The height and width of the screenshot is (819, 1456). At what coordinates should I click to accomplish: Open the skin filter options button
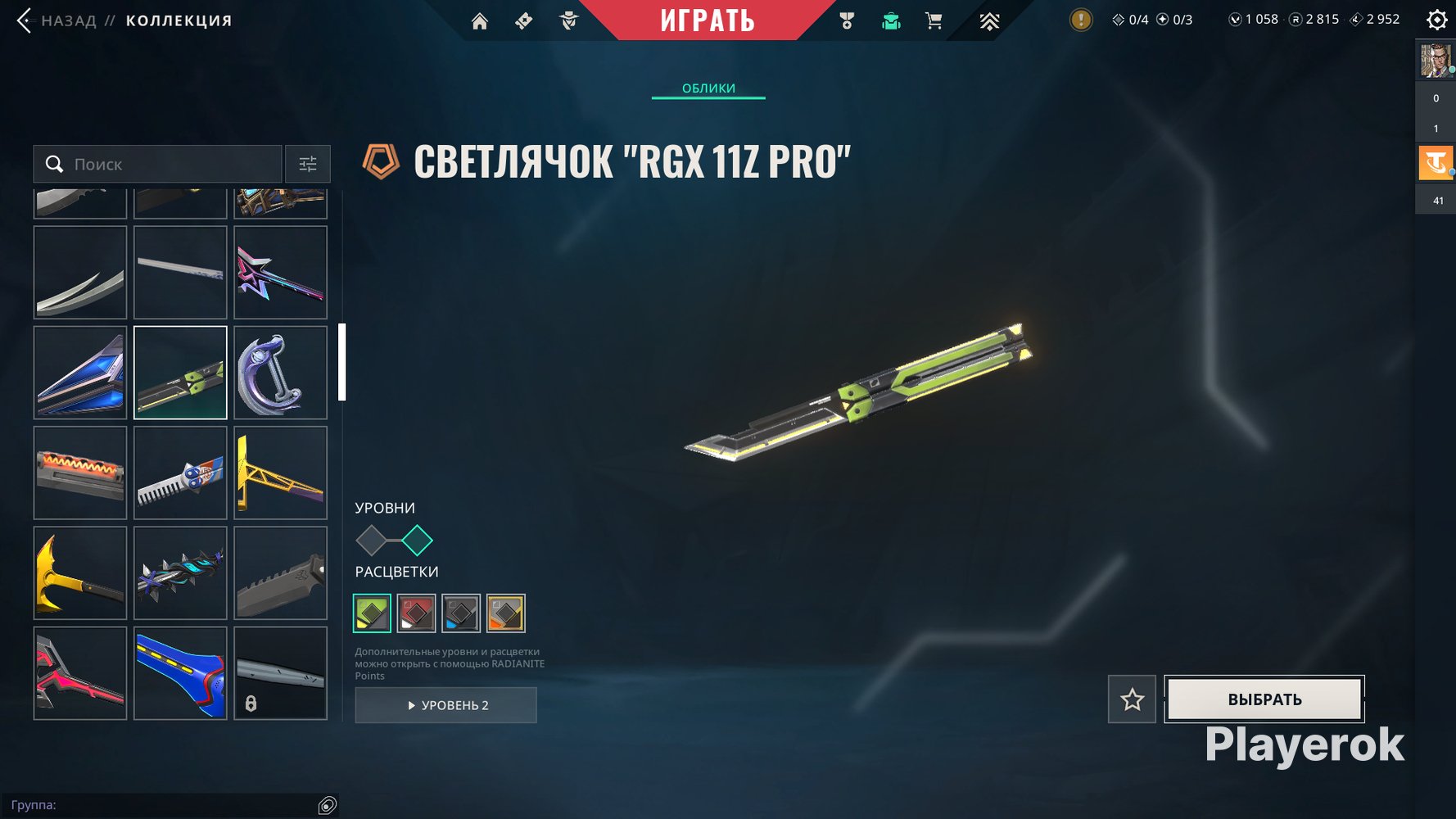tap(308, 164)
